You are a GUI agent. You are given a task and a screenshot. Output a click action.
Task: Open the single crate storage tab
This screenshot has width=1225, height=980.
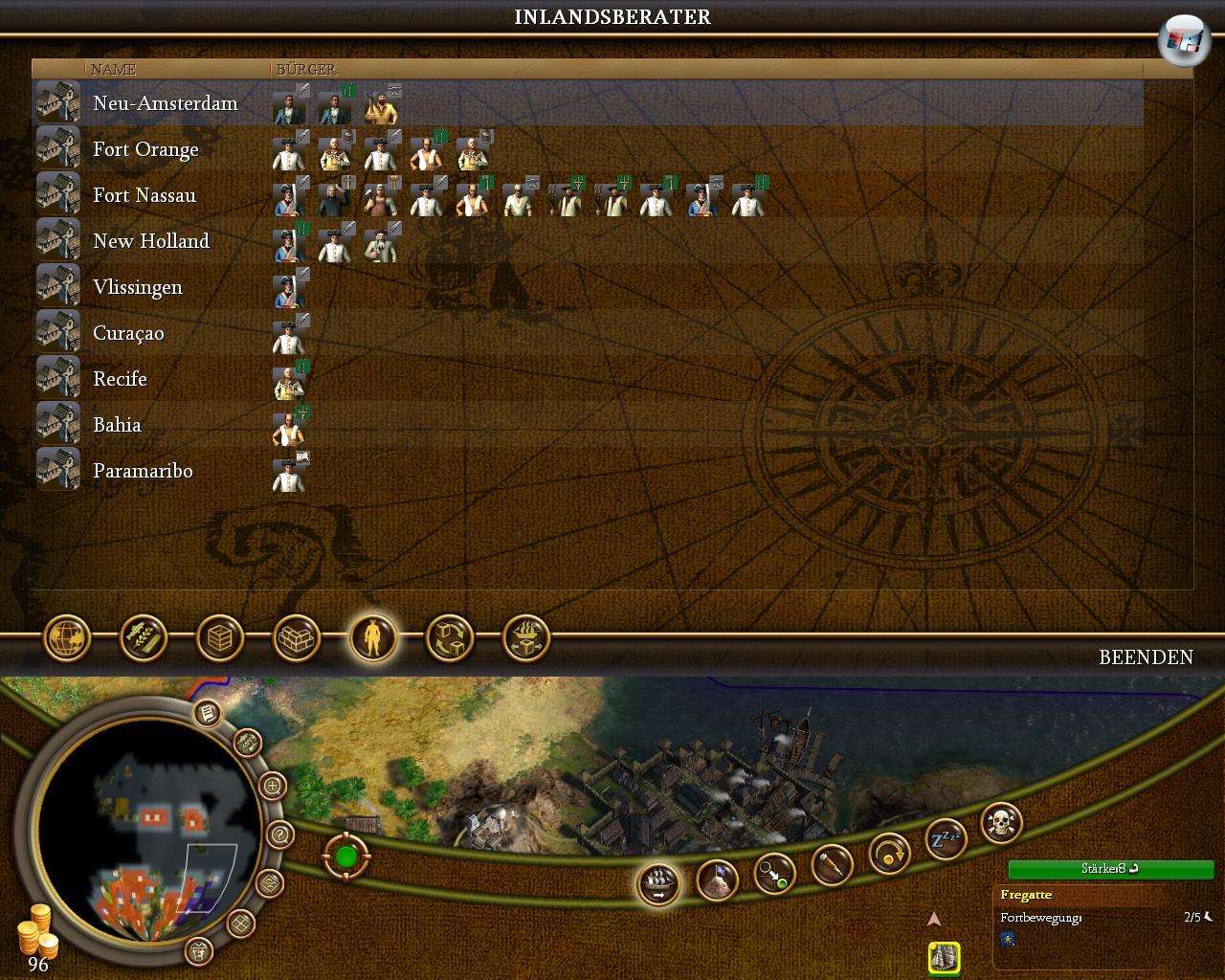220,637
